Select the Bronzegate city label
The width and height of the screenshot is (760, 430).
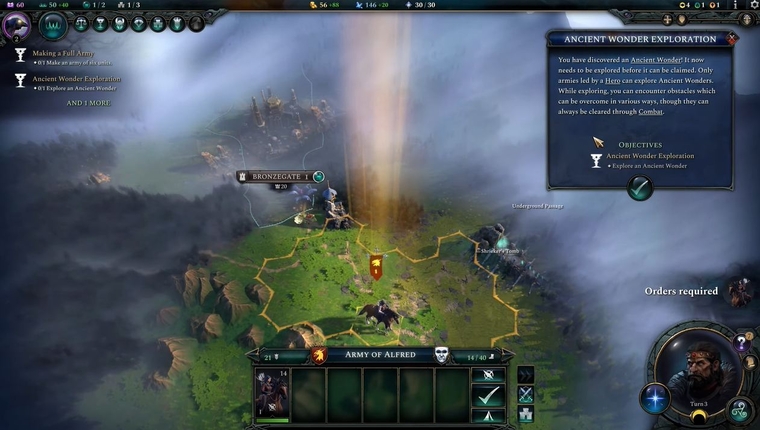[x=272, y=176]
